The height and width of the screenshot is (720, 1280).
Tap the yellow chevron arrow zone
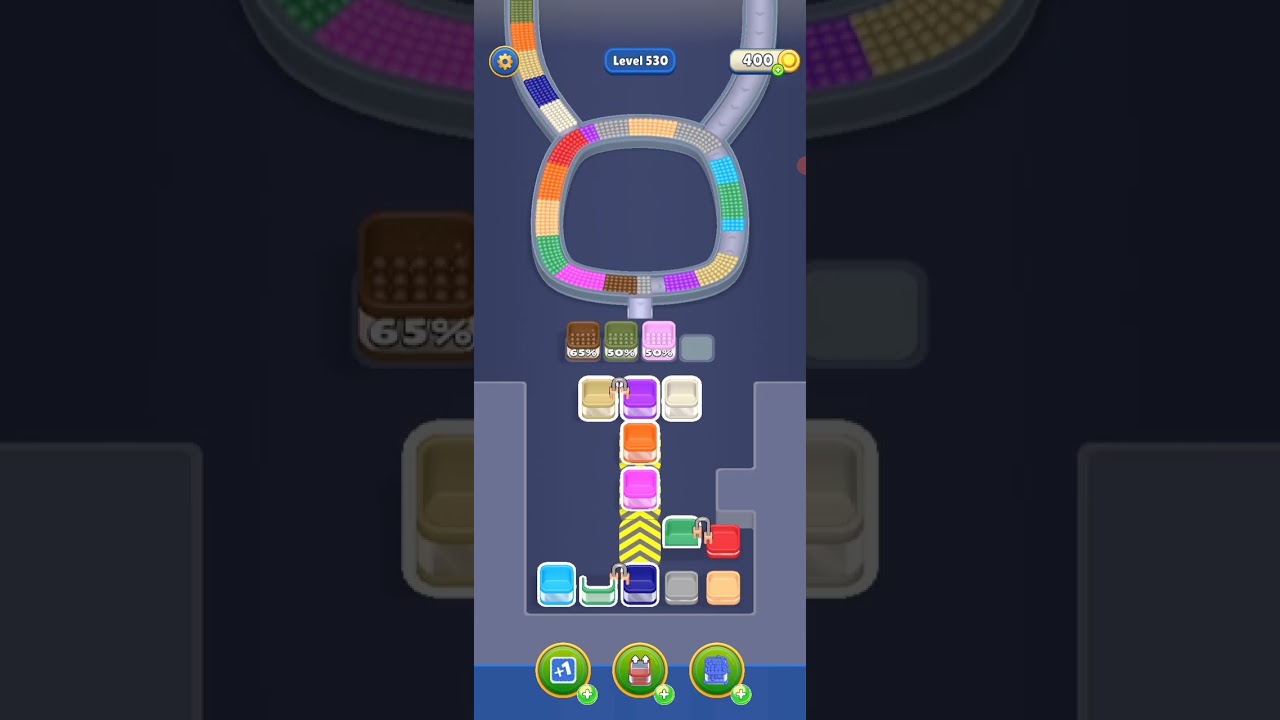click(x=640, y=540)
